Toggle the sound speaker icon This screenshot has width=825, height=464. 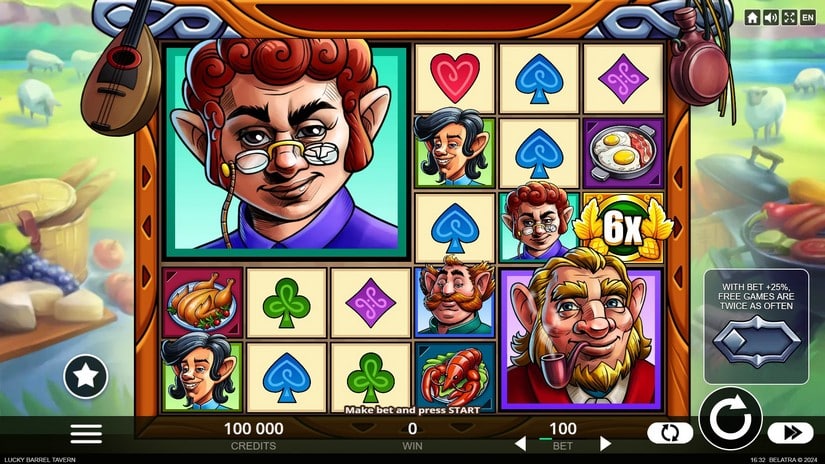771,17
